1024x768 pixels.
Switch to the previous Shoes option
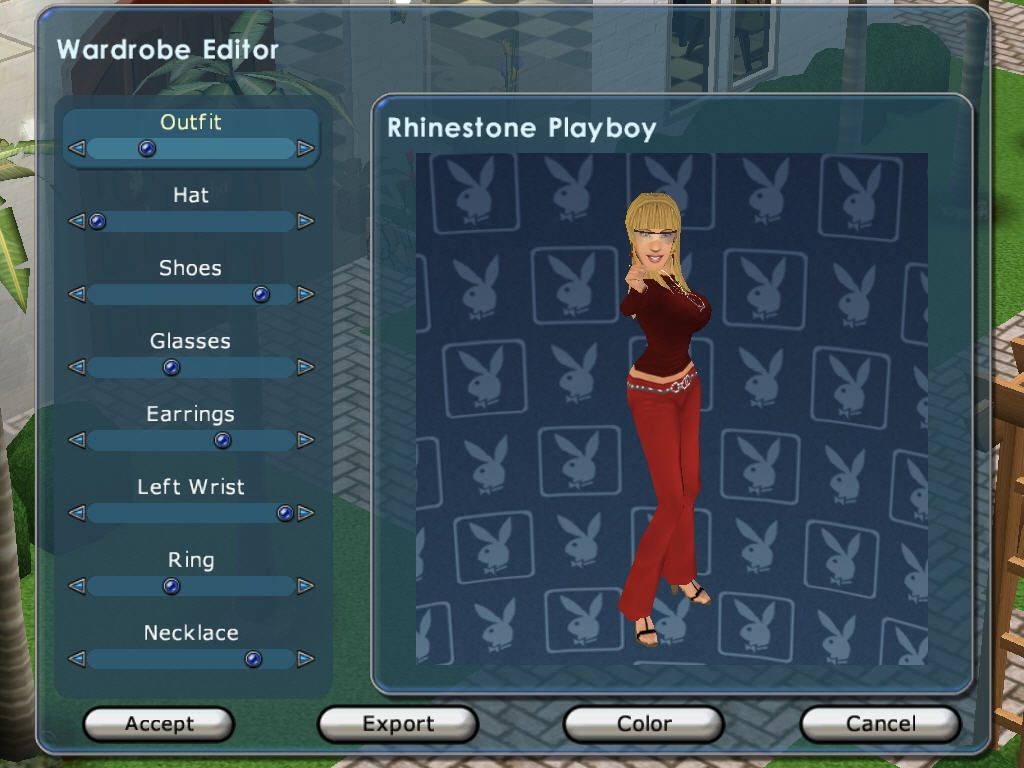77,295
